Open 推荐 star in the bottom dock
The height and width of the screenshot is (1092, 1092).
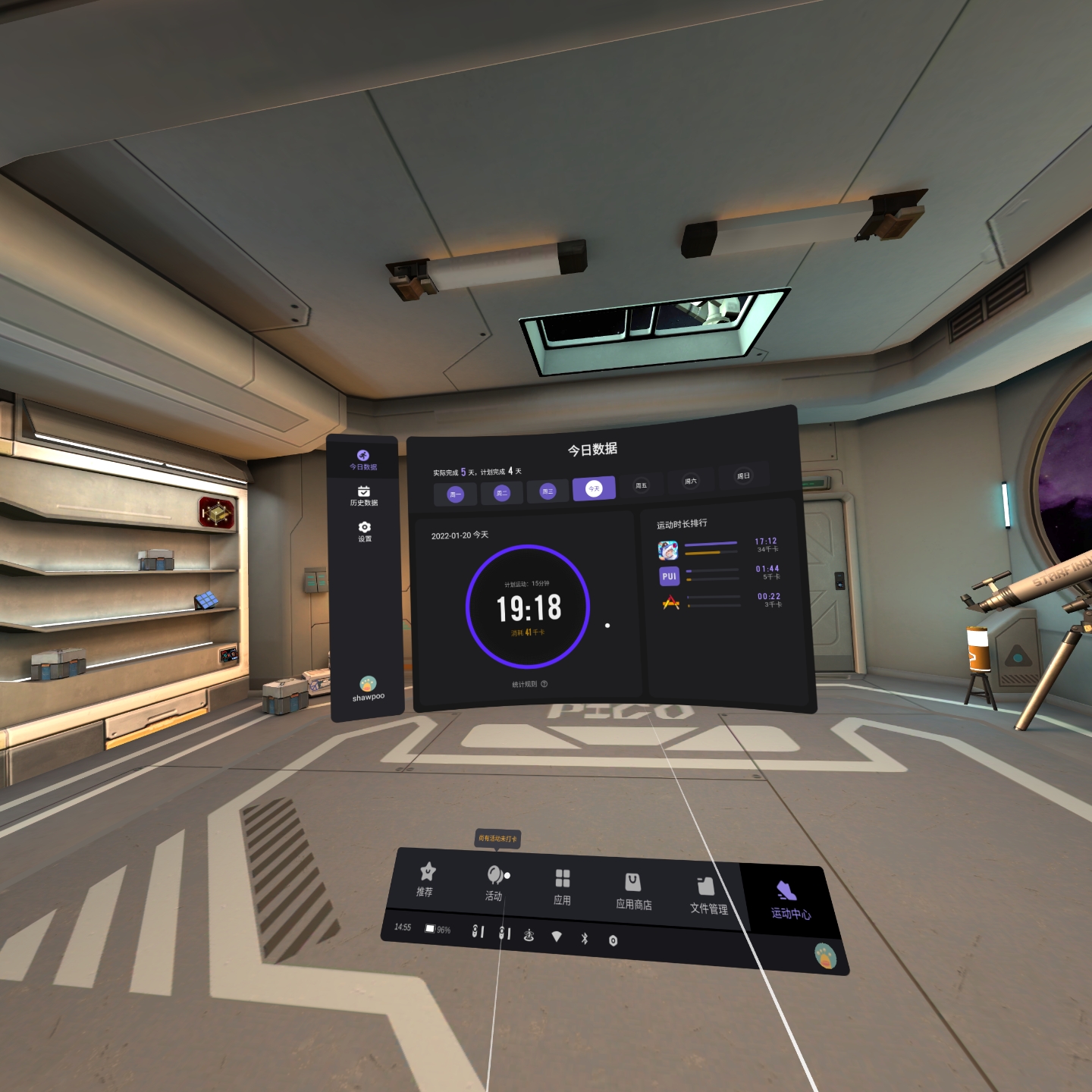pos(426,879)
